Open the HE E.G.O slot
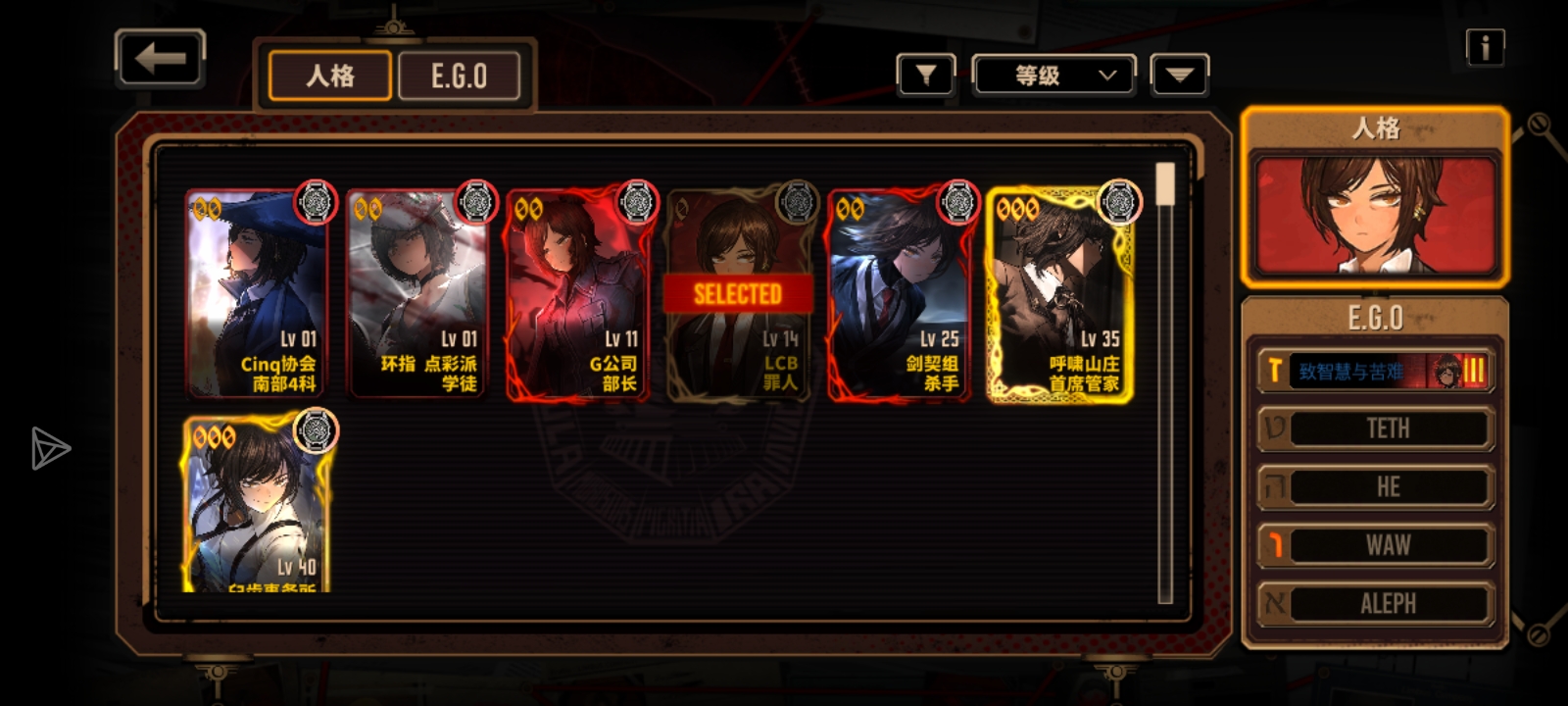This screenshot has height=706, width=1568. tap(1375, 487)
